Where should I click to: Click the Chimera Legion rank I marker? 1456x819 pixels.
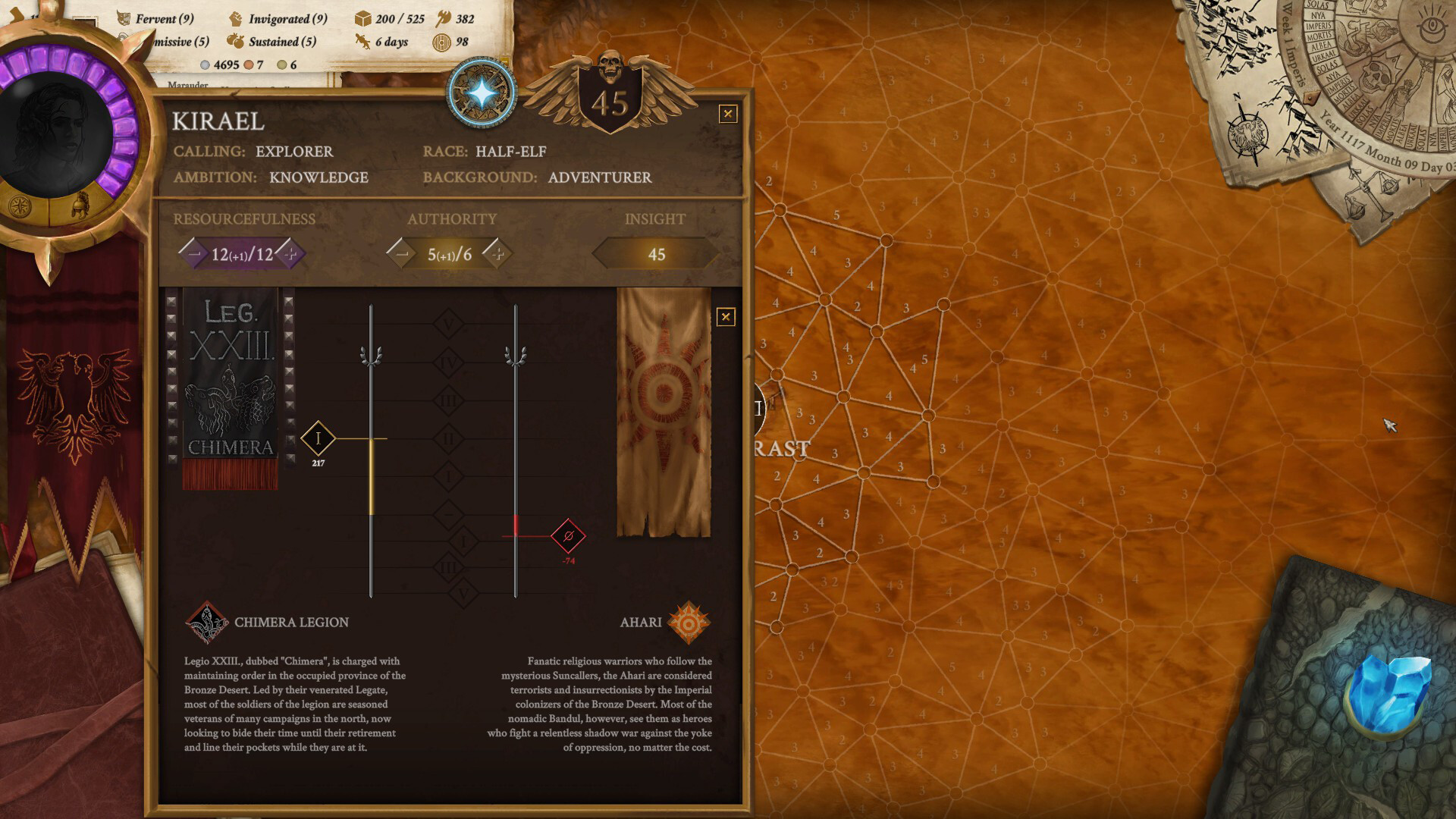tap(318, 438)
